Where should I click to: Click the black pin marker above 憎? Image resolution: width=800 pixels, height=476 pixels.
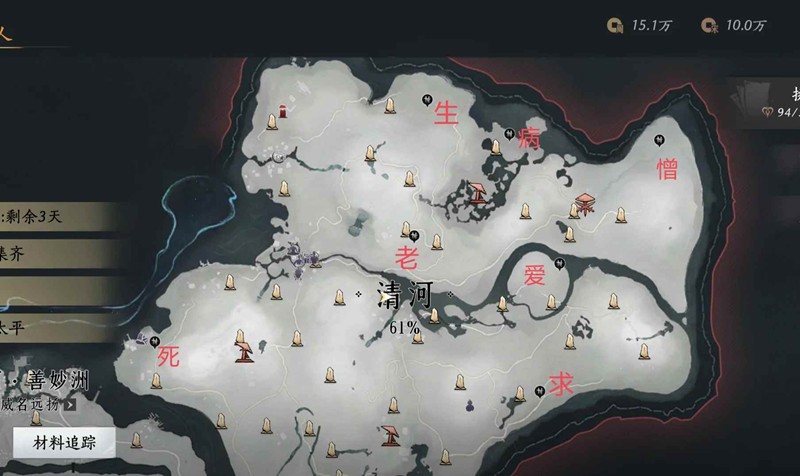click(x=659, y=140)
